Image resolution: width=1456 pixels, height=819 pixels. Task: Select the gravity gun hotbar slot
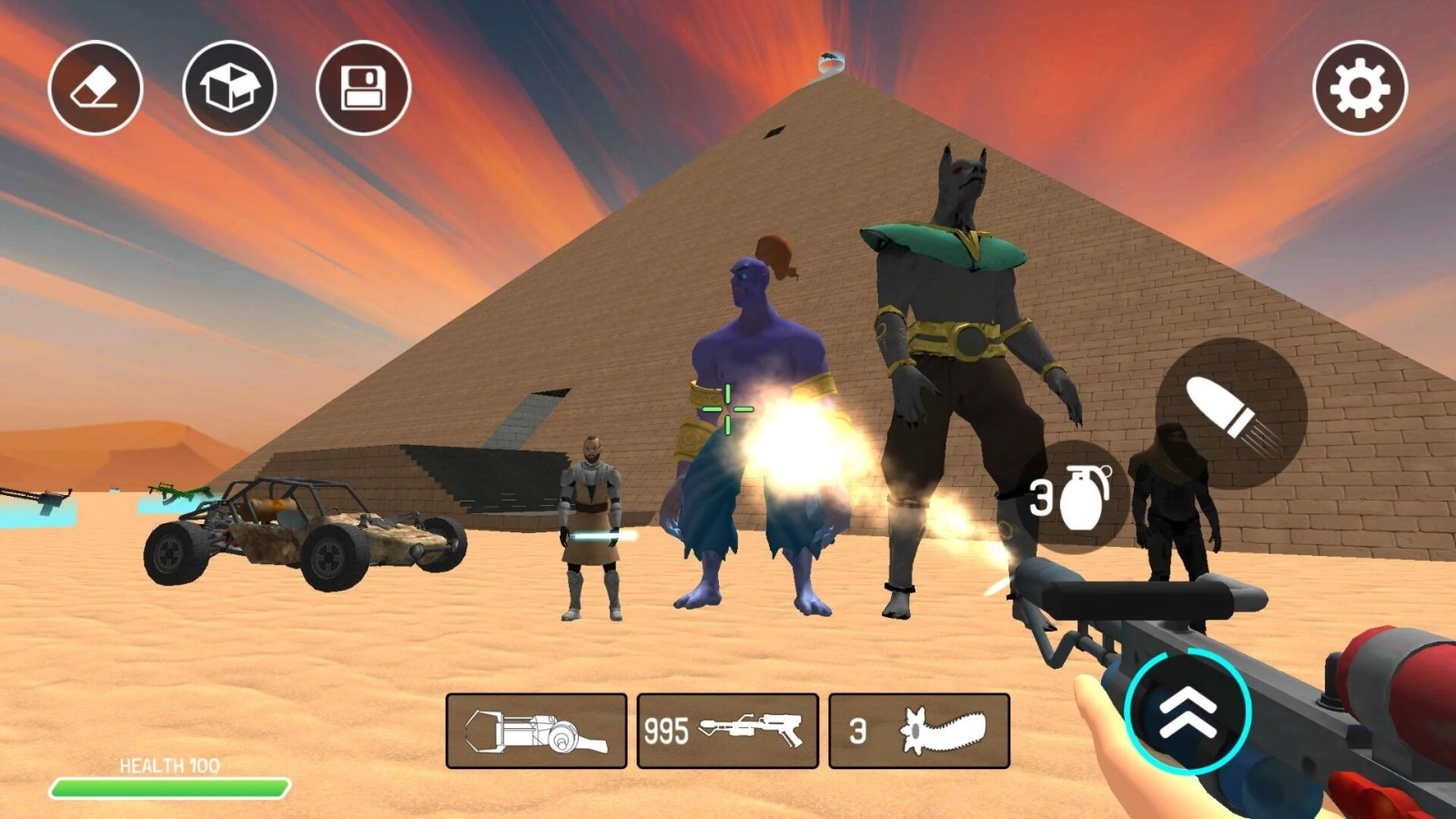537,731
